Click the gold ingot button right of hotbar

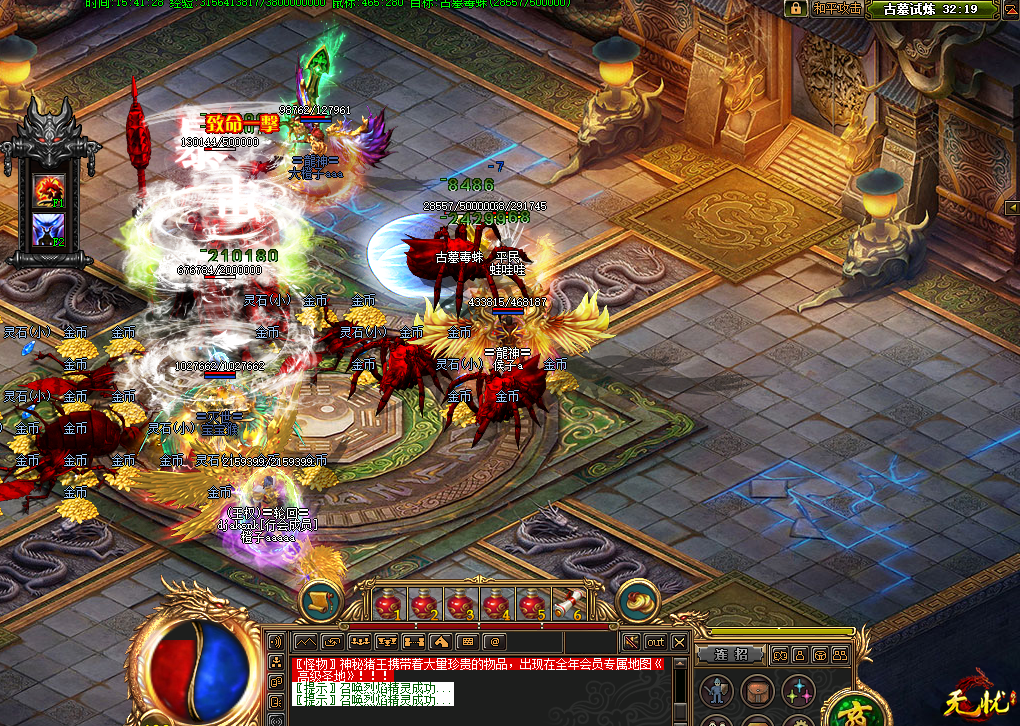[x=637, y=601]
